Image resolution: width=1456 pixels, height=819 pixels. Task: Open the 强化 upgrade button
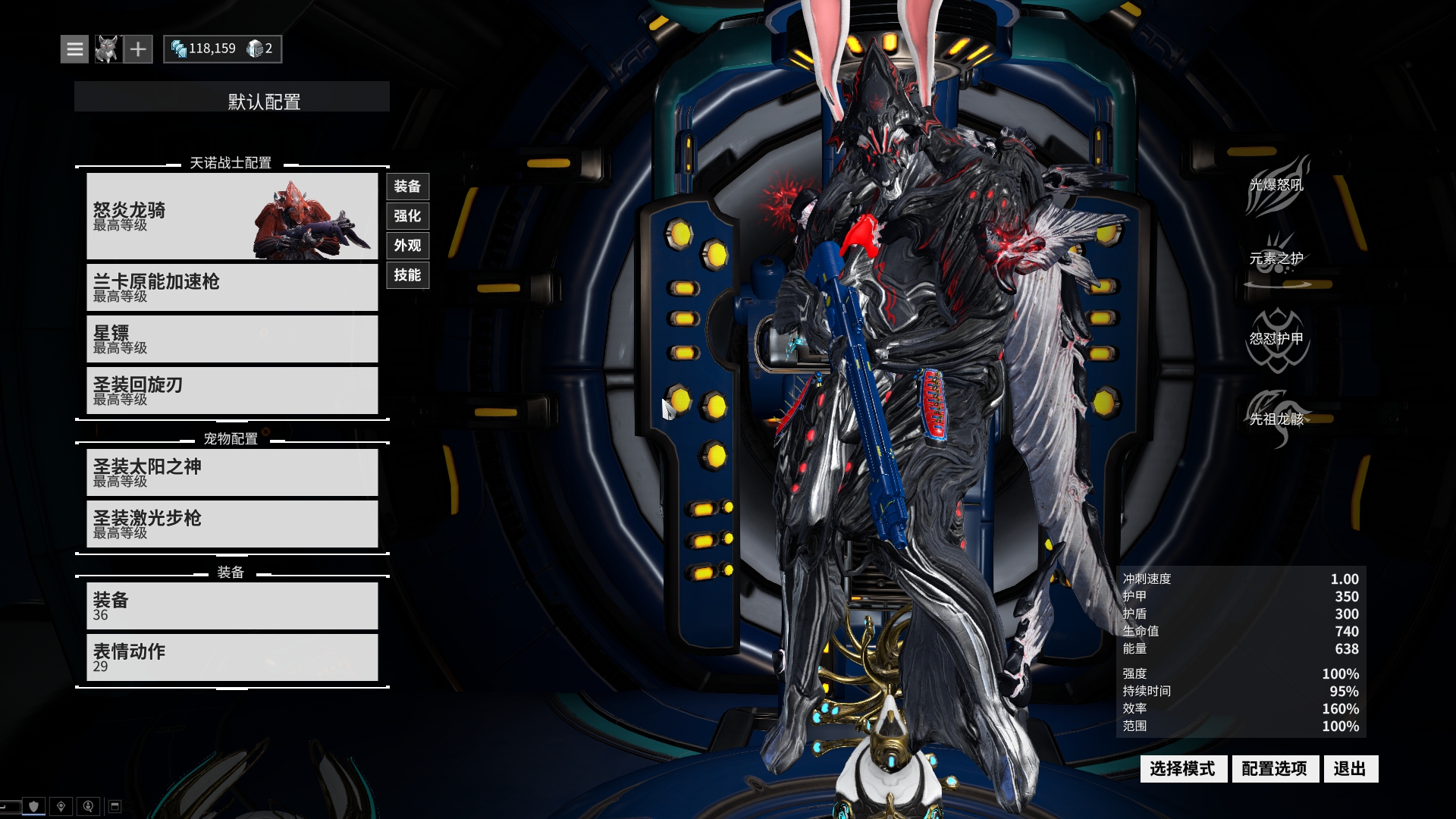click(407, 216)
